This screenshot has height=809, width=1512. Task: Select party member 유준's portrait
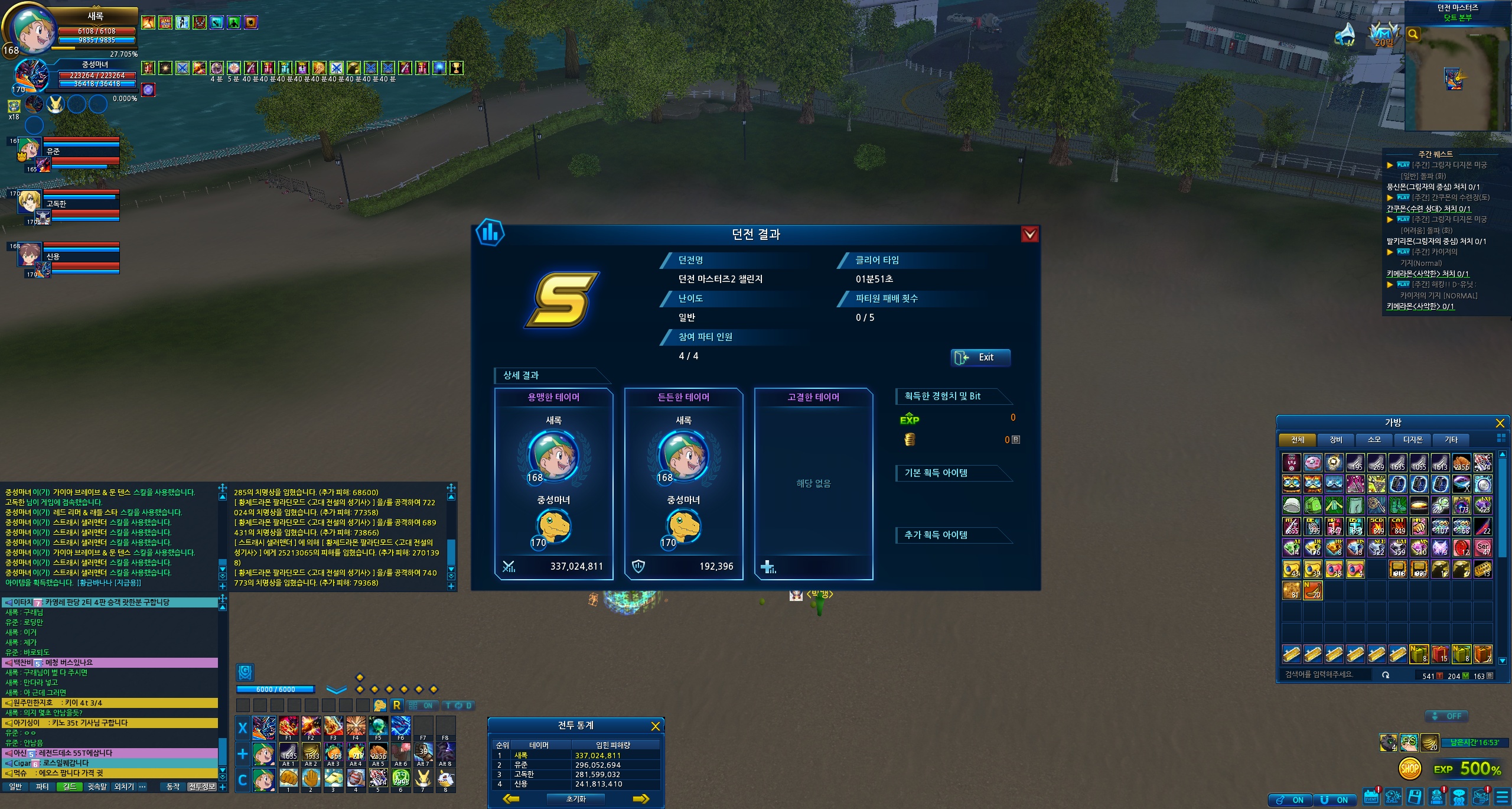coord(28,150)
